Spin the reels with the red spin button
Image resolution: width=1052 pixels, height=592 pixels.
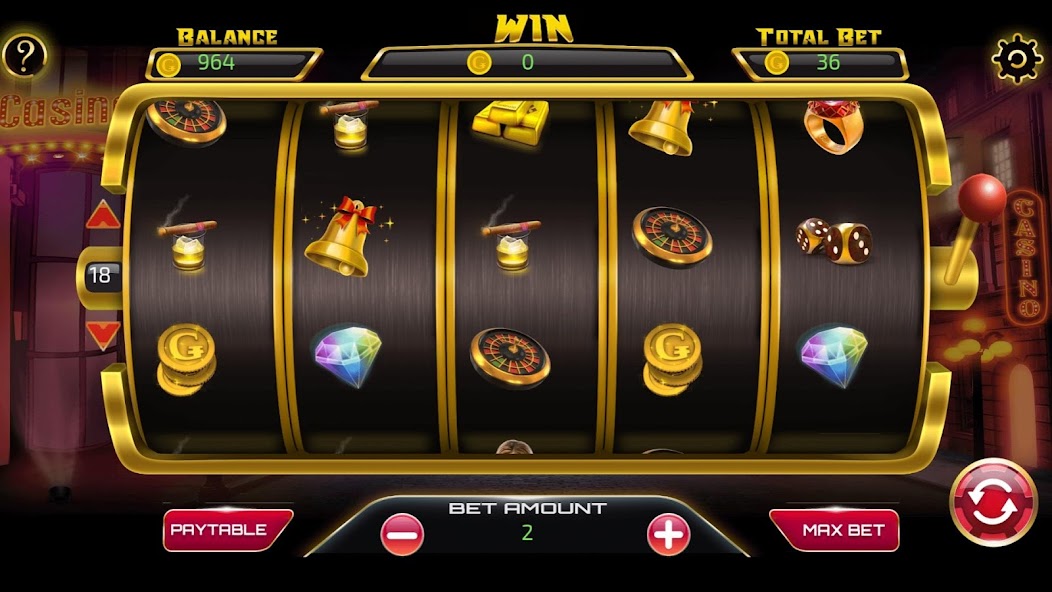[x=993, y=503]
